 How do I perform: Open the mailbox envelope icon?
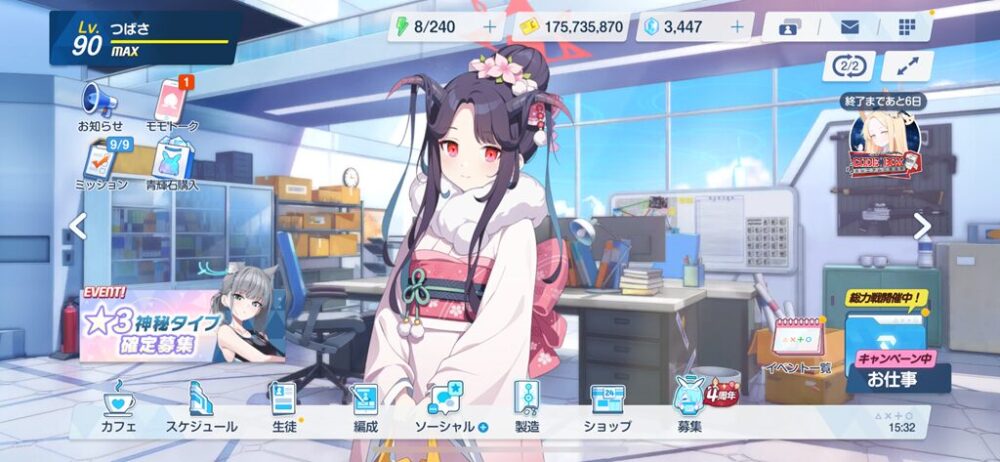(x=850, y=27)
